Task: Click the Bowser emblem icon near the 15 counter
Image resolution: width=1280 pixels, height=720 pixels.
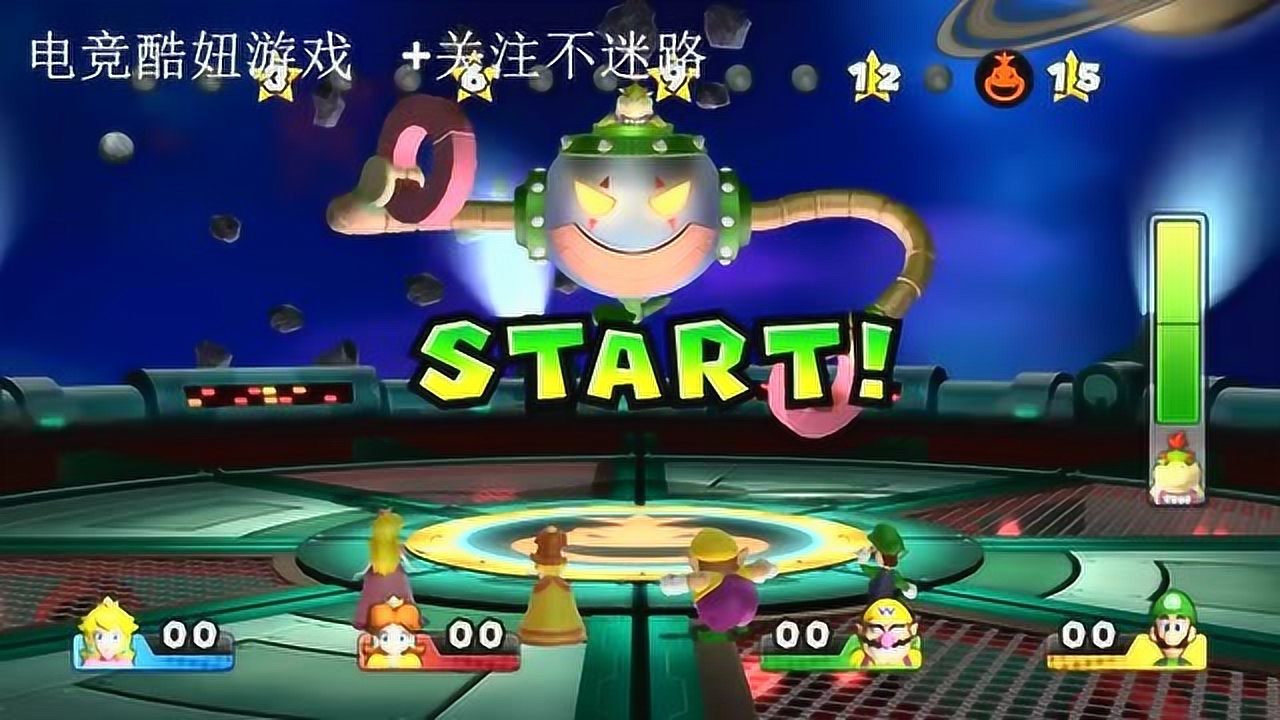Action: pos(1005,73)
